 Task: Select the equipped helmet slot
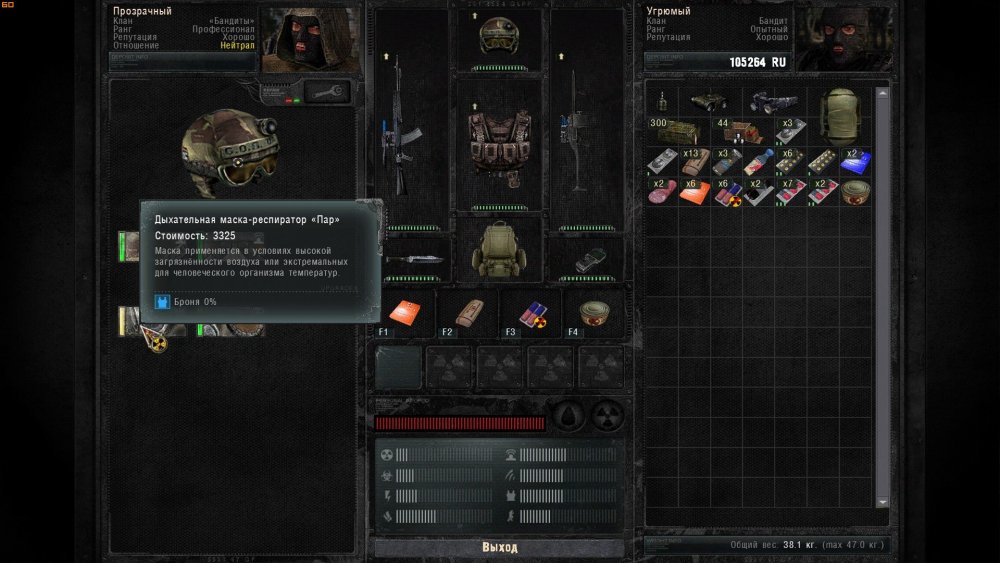tap(499, 39)
